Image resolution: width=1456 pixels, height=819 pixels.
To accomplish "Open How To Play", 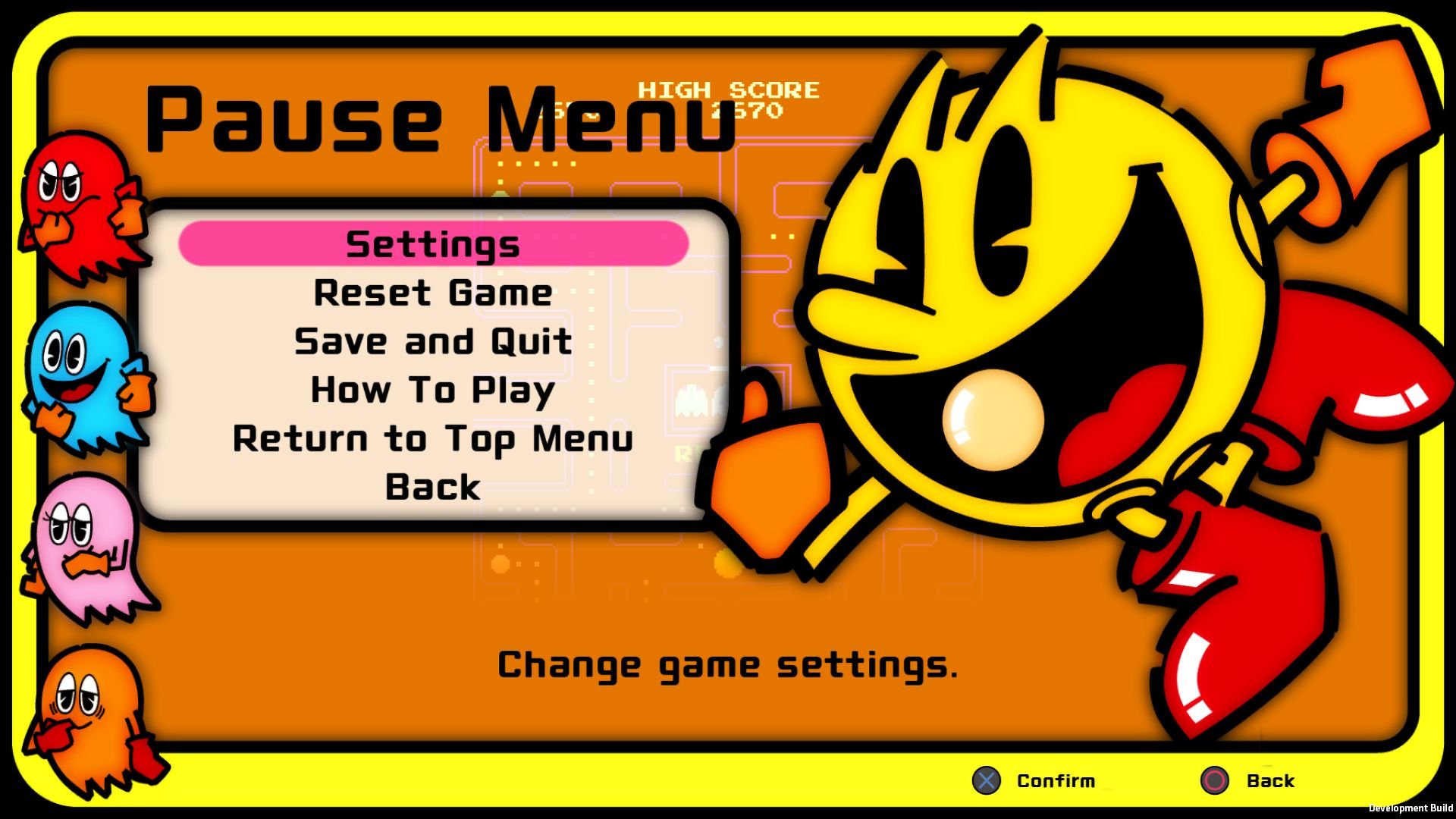I will [x=431, y=390].
